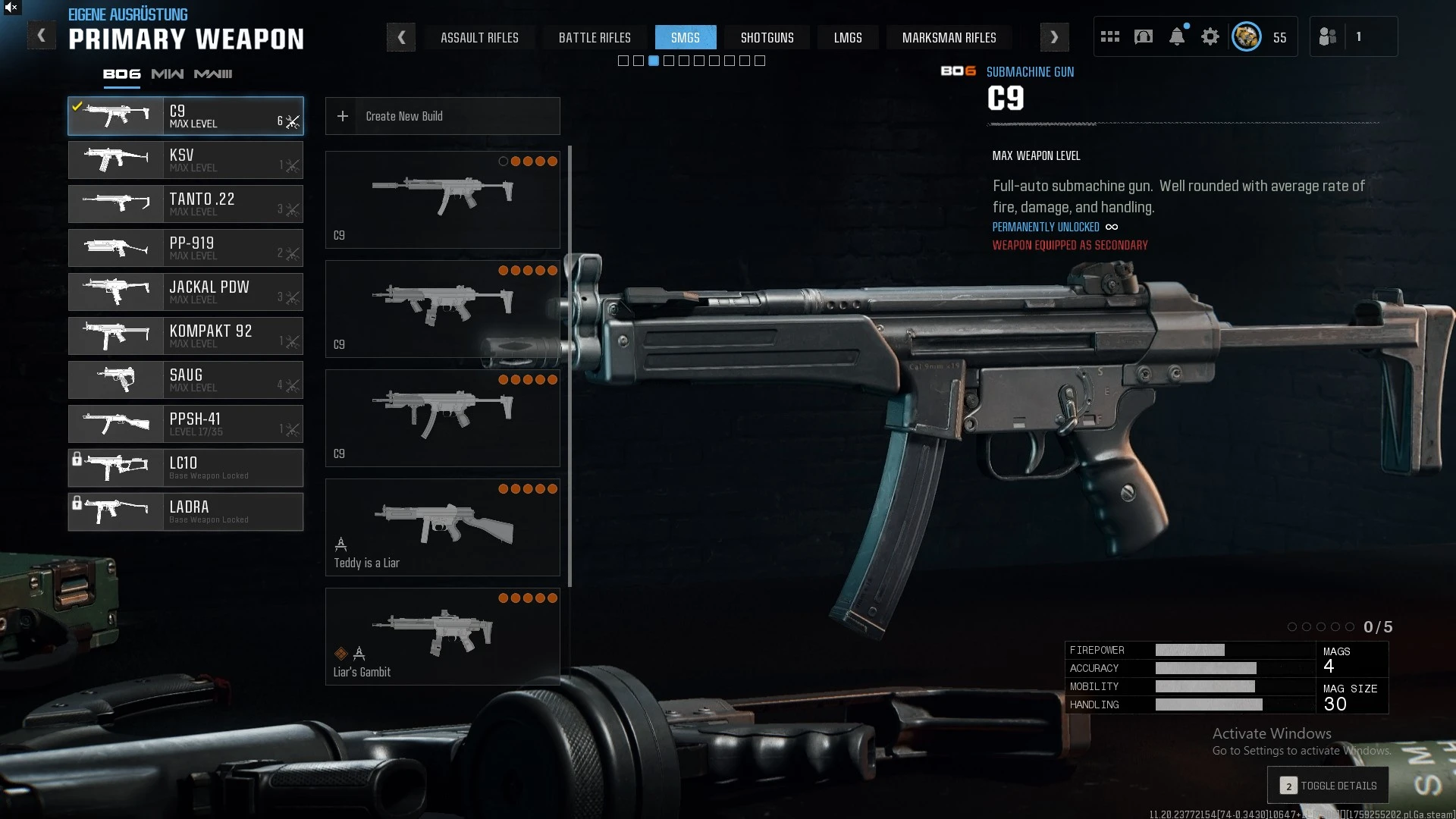Screen dimensions: 1456x819
Task: Go back using the top-left arrow
Action: coord(41,36)
